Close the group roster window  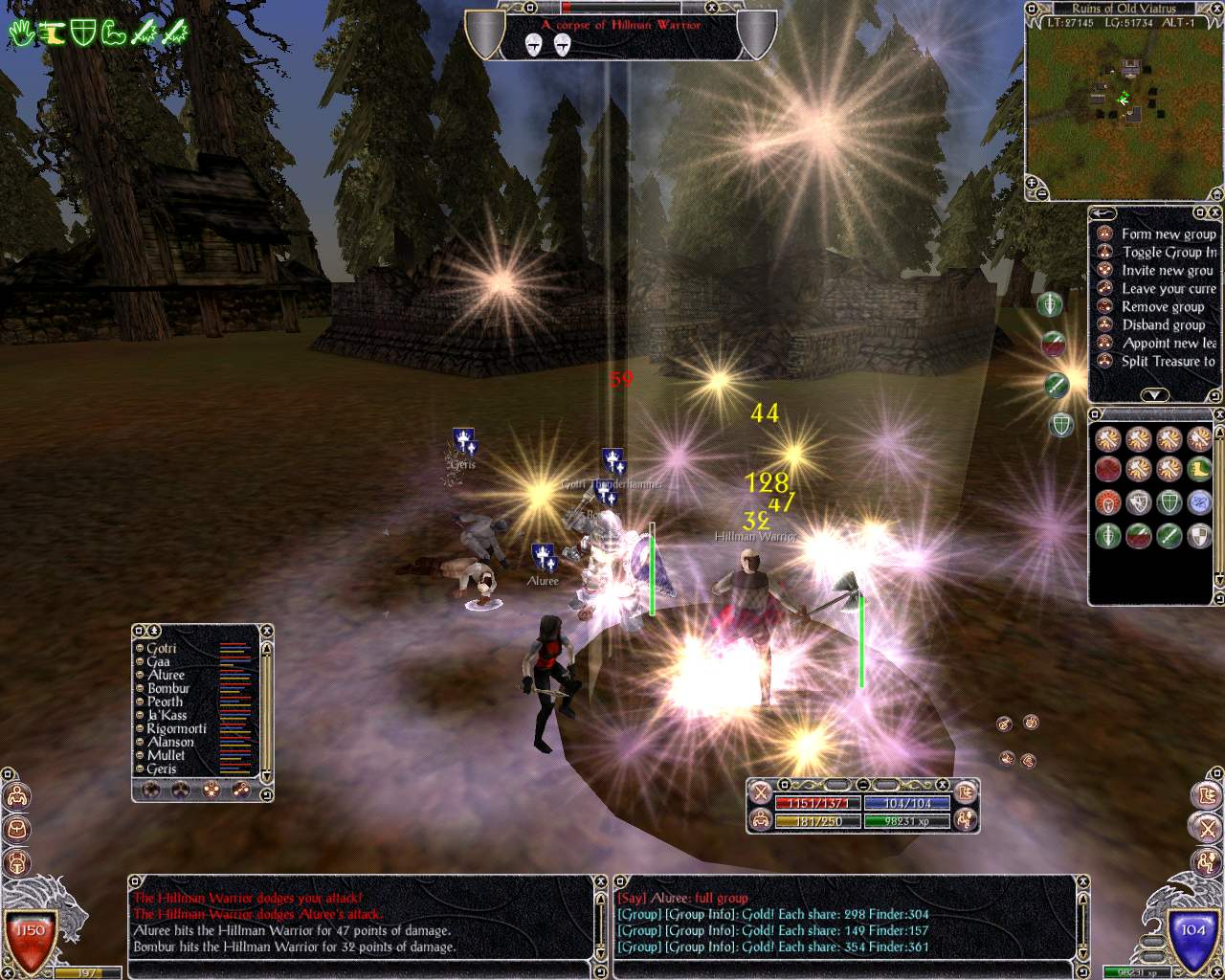click(267, 632)
